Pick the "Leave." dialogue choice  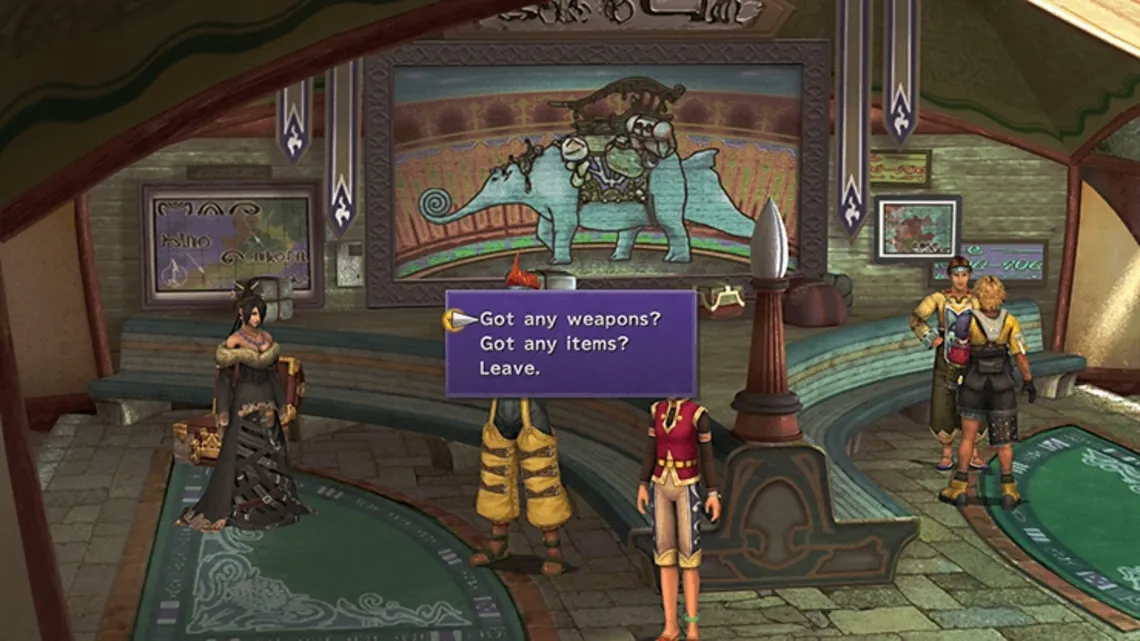point(509,368)
